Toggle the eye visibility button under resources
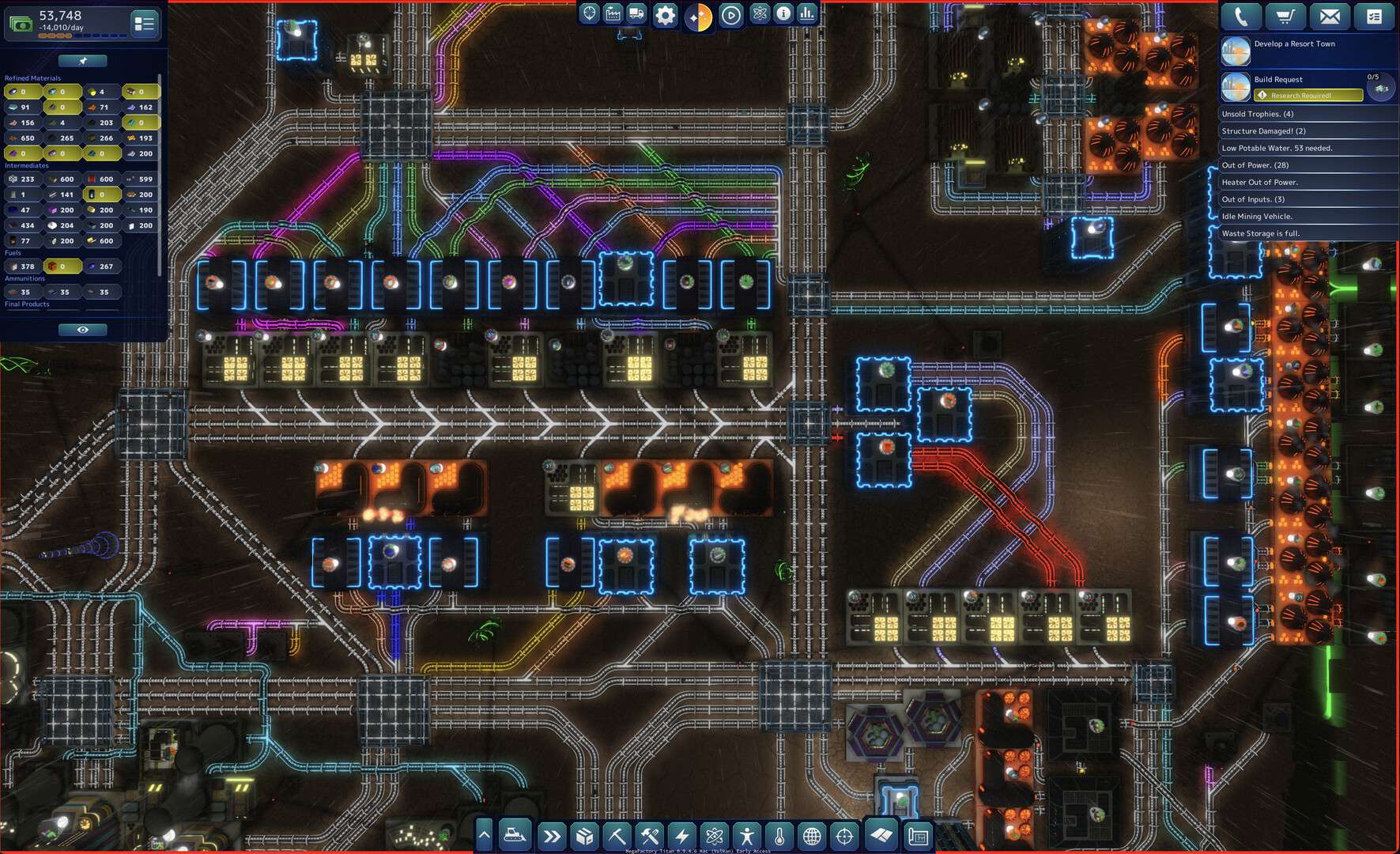Image resolution: width=1400 pixels, height=854 pixels. [82, 330]
